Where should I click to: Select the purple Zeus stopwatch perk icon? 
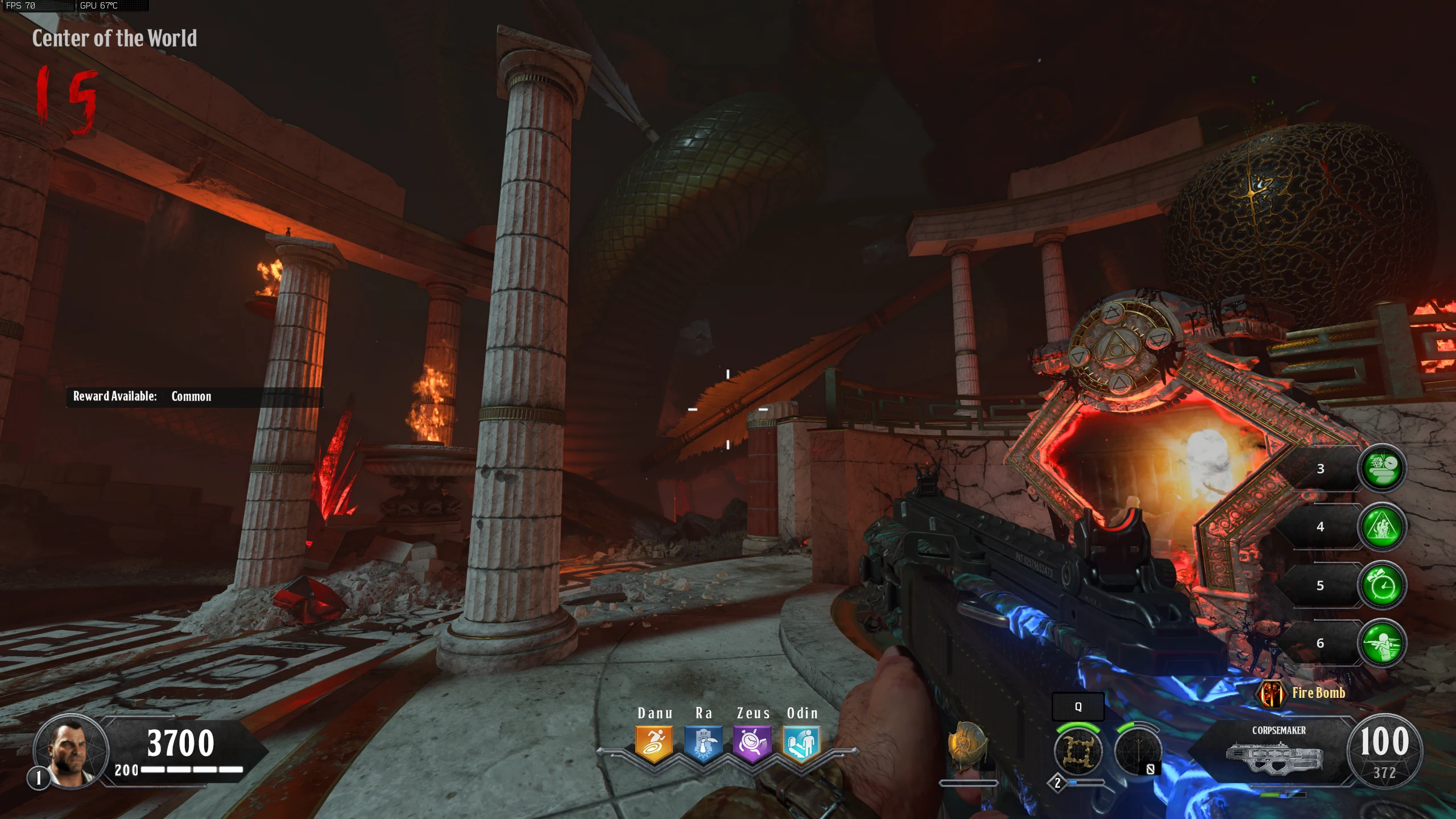click(x=752, y=743)
